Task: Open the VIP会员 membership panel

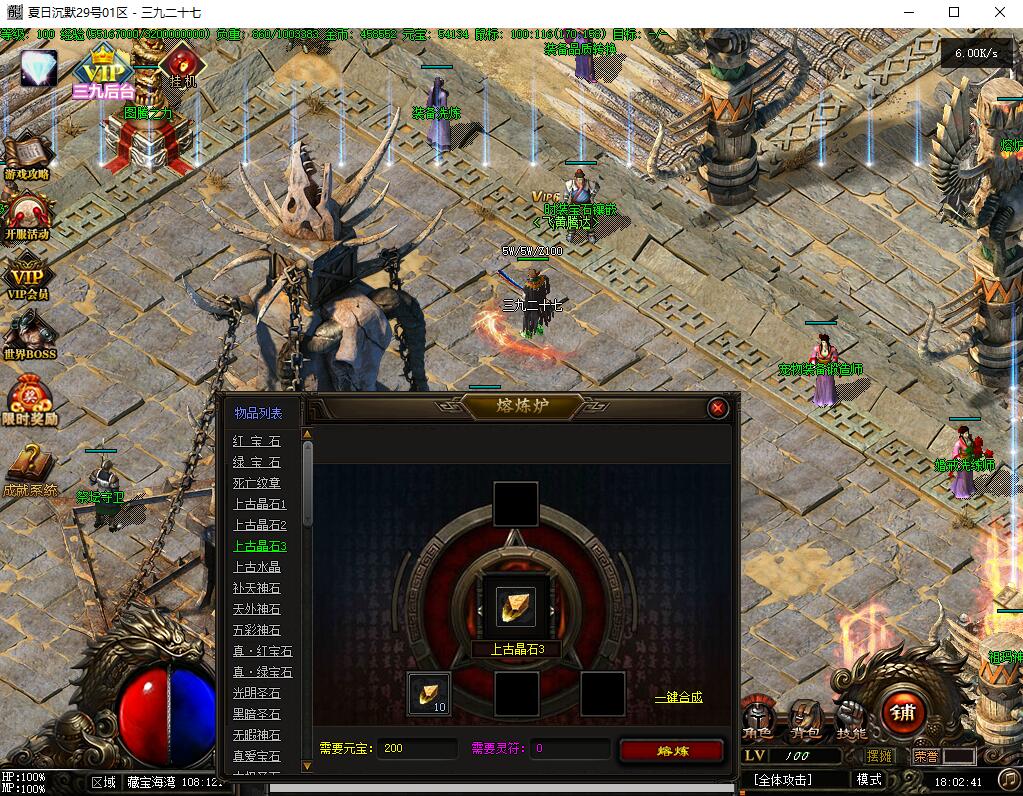Action: 27,276
